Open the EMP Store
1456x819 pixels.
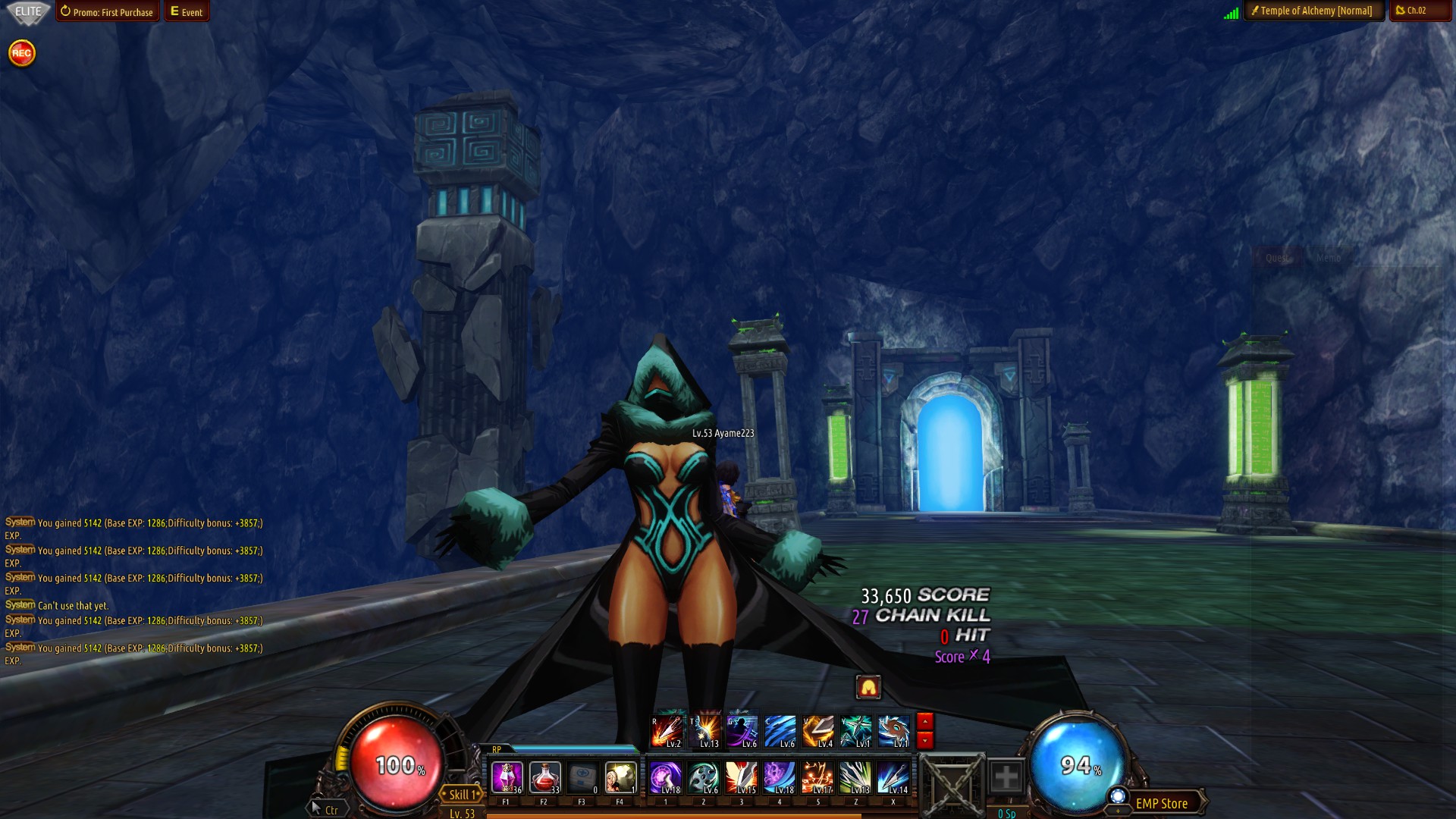click(x=1161, y=804)
